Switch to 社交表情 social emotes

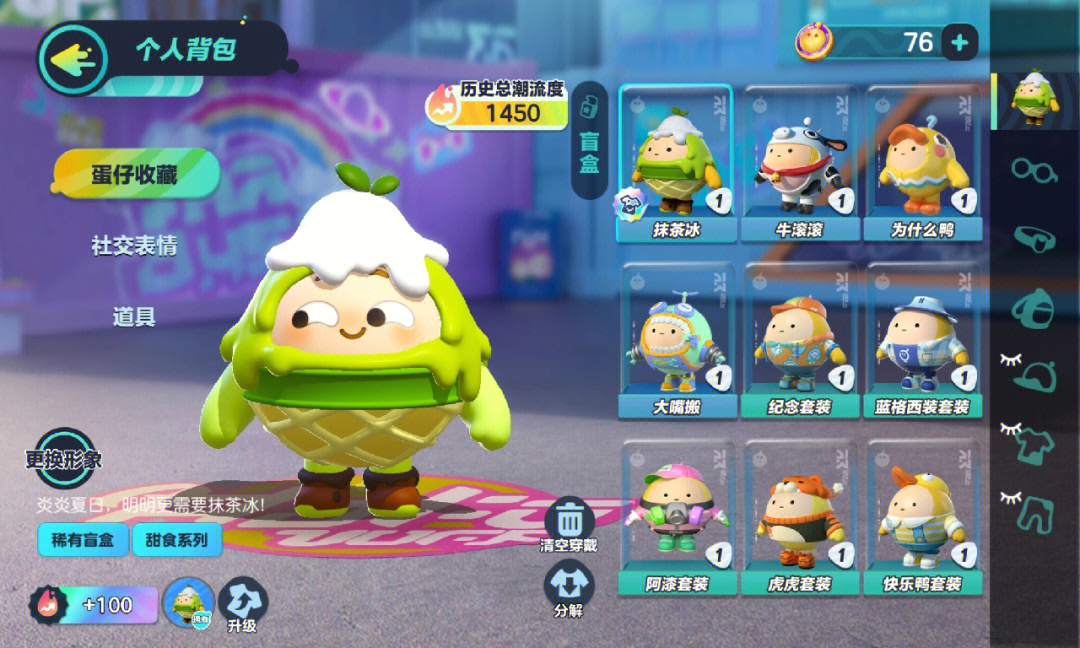coord(134,246)
